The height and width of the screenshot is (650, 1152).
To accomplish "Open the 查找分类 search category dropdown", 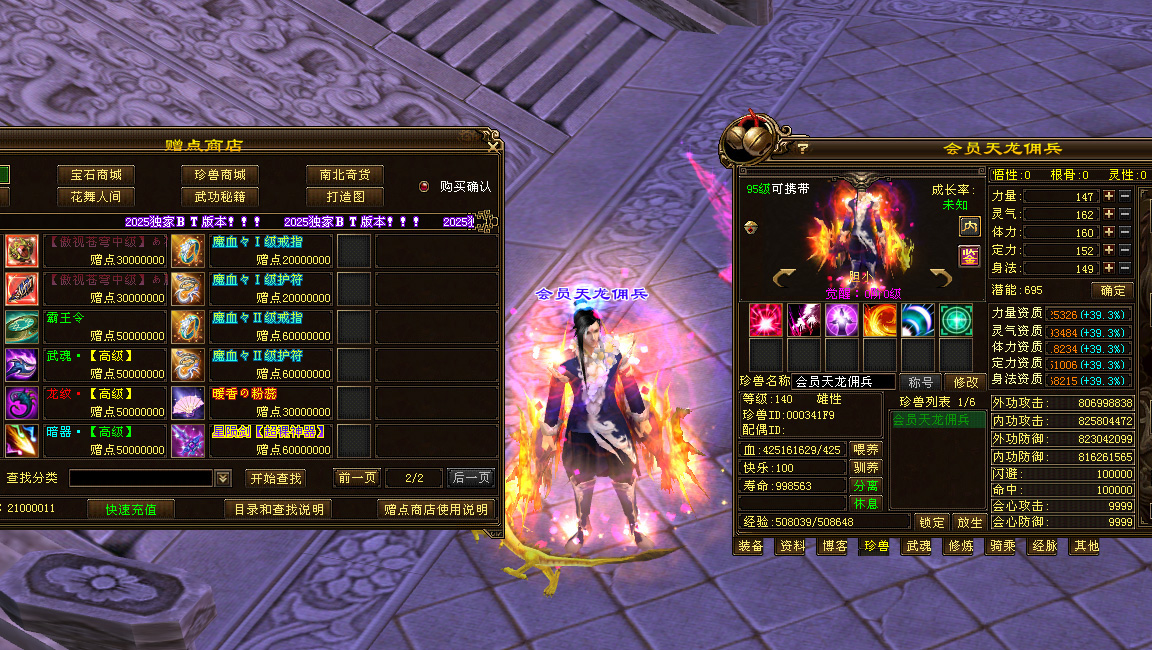I will [223, 479].
